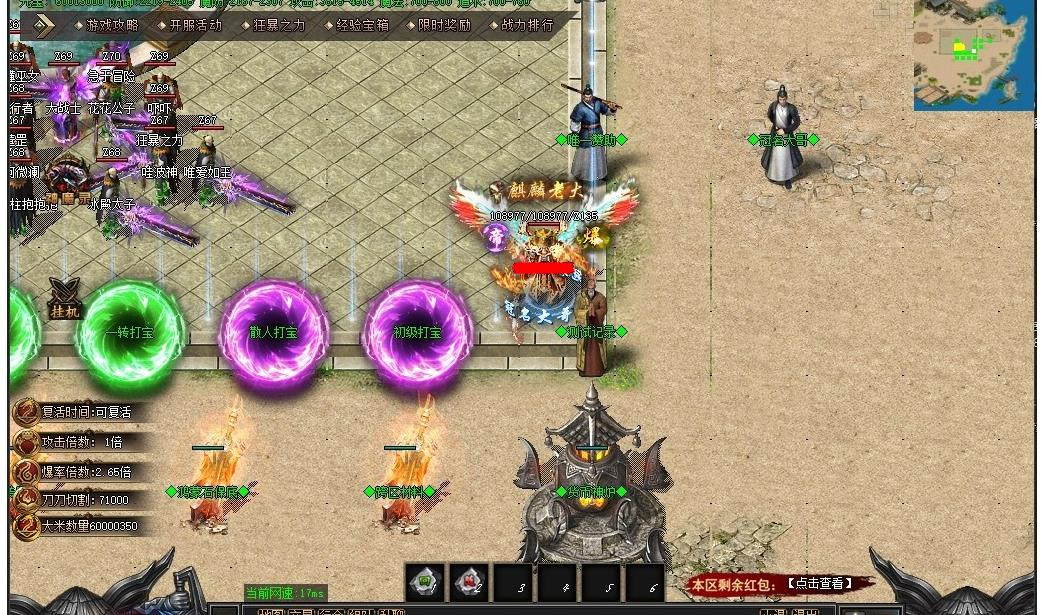This screenshot has height=615, width=1044.
Task: Click the 爆率倍数 drop rate row
Action: tap(86, 471)
